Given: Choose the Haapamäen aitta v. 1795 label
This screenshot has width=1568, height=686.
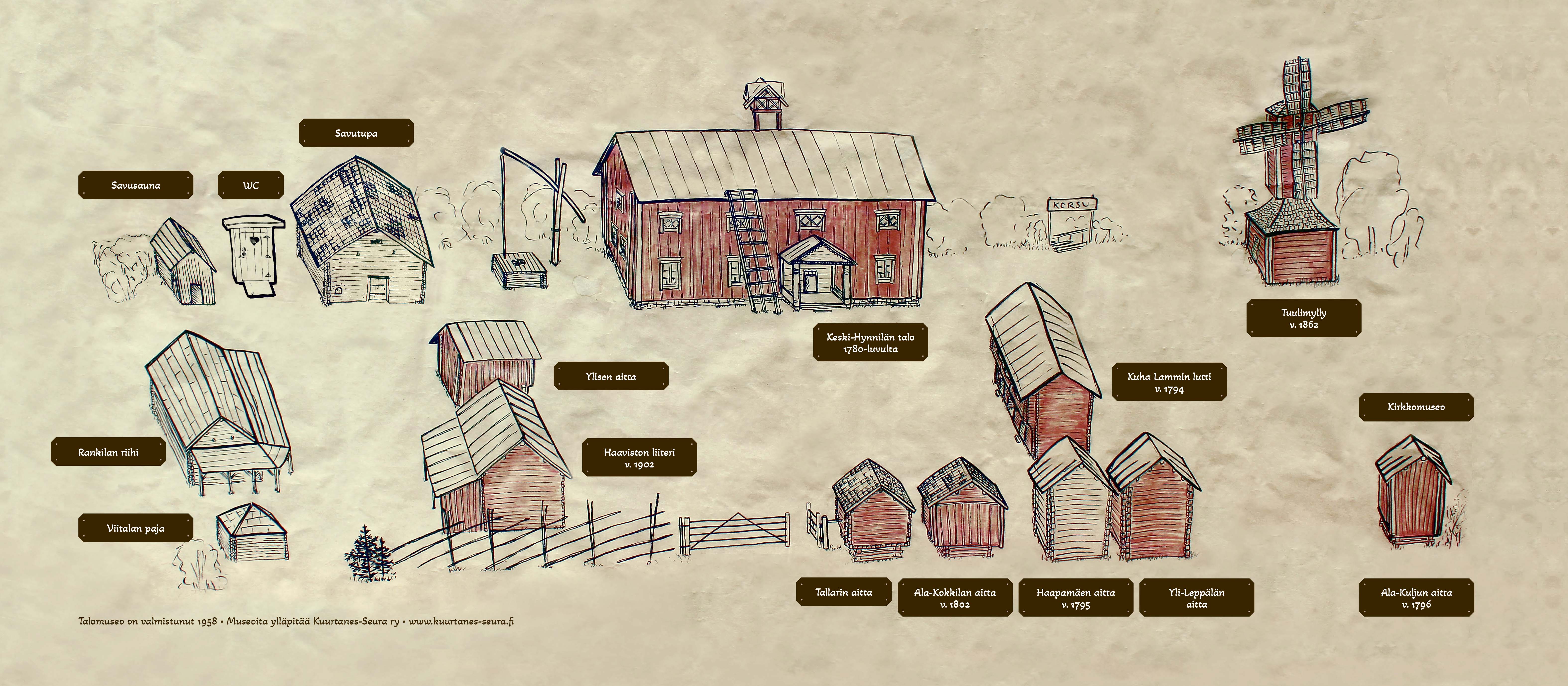Looking at the screenshot, I should [x=1076, y=597].
